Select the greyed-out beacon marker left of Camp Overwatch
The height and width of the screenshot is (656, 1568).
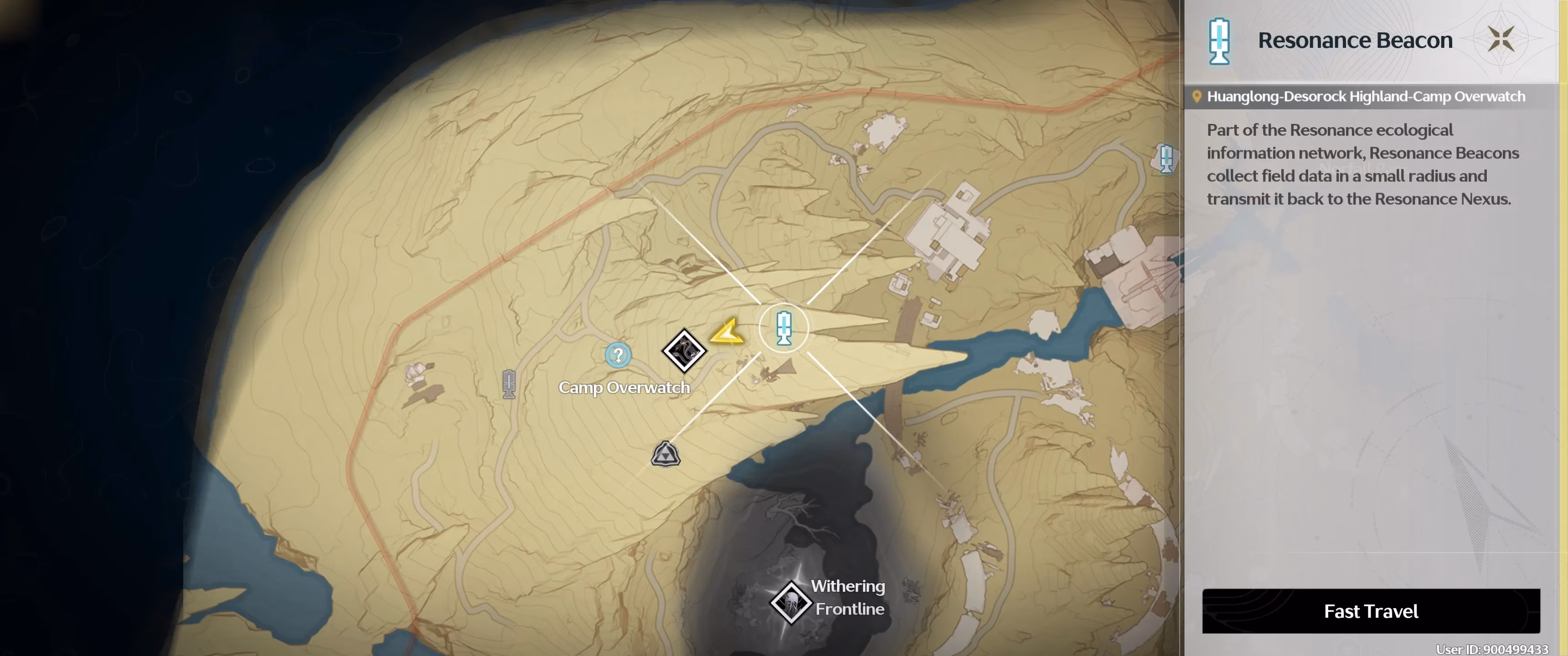[x=509, y=384]
